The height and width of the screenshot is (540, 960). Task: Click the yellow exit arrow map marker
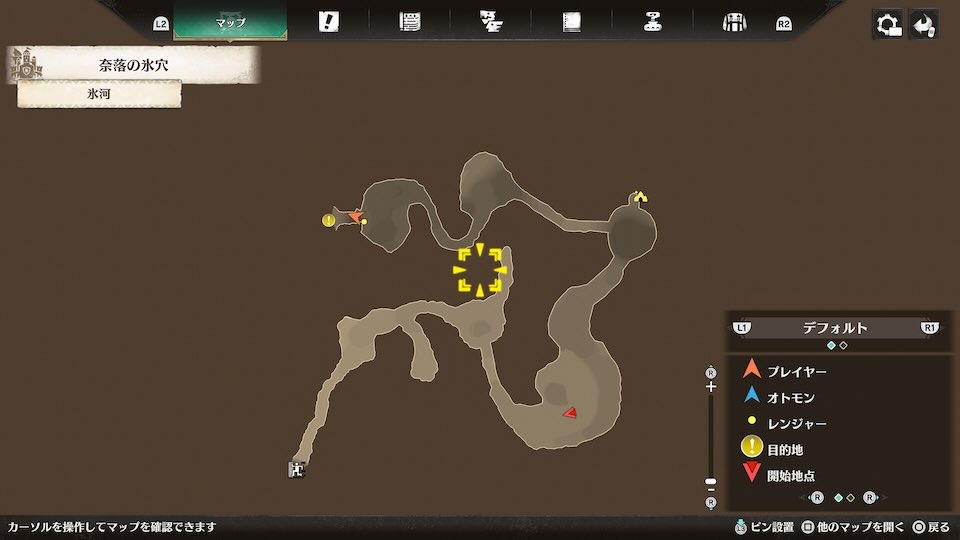point(640,197)
